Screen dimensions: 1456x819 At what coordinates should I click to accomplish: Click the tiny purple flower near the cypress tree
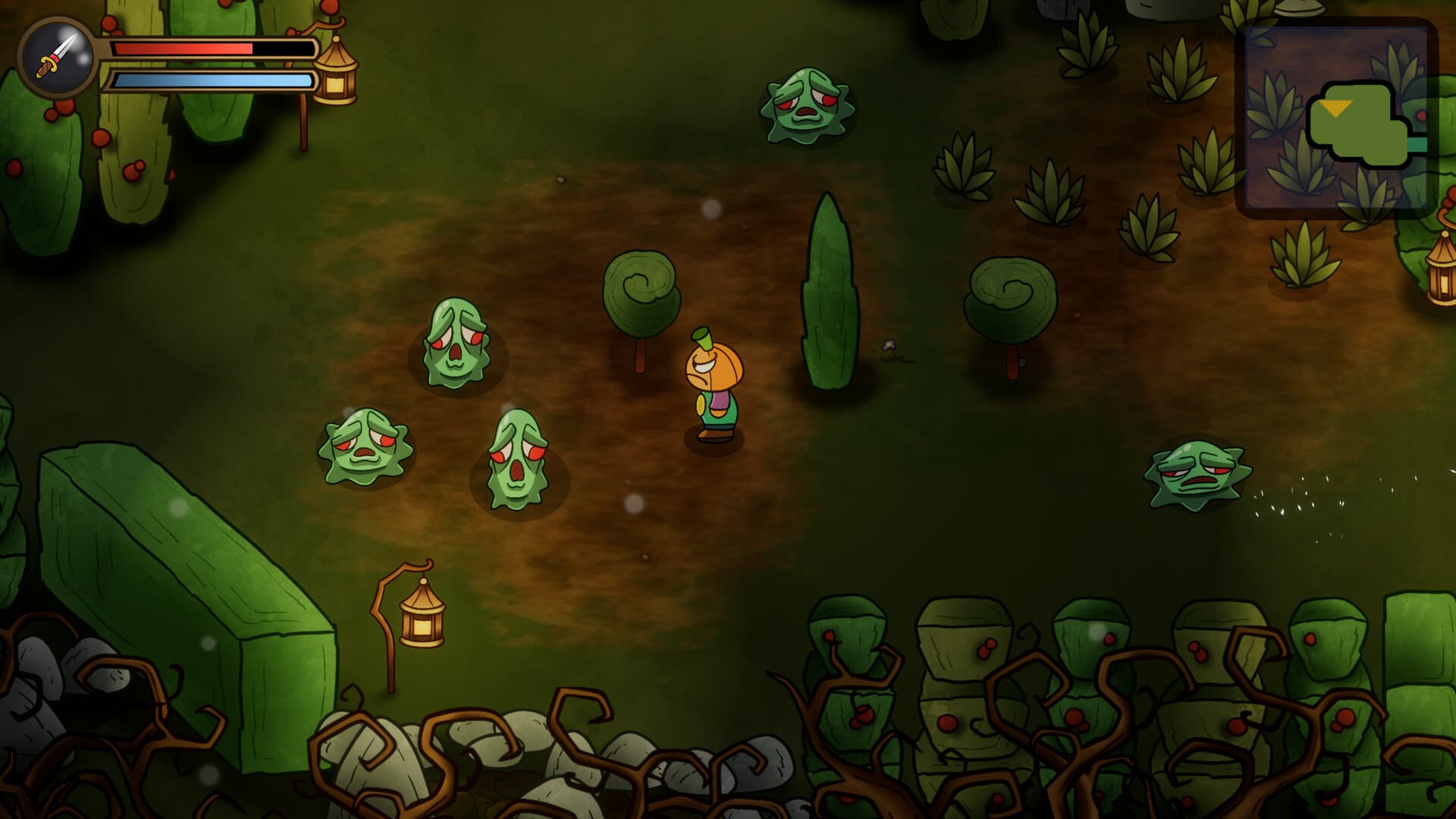pyautogui.click(x=889, y=347)
